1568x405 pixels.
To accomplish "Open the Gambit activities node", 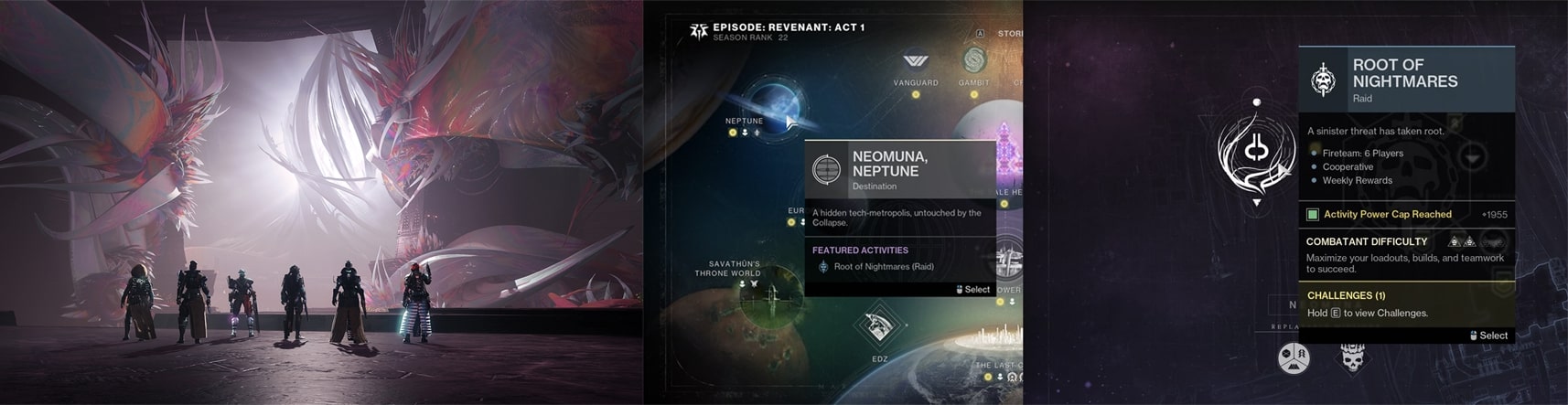I will (x=973, y=62).
